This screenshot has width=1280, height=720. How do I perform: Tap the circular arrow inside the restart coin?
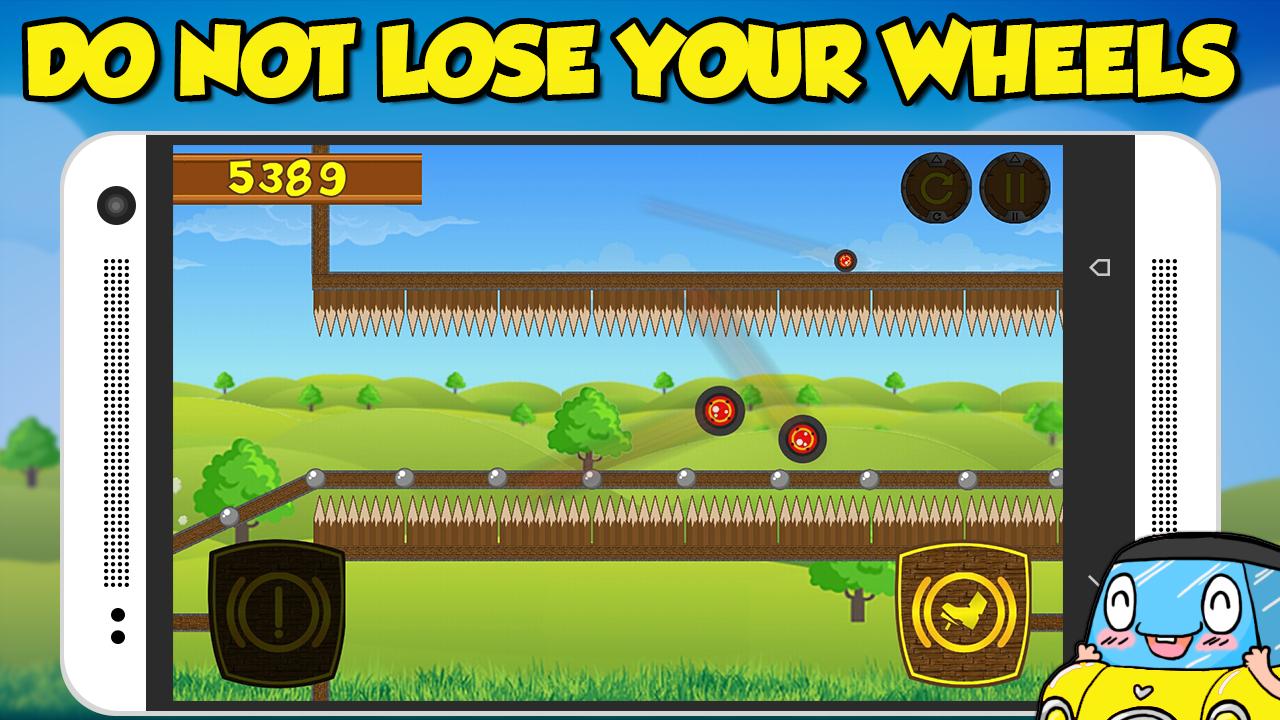936,187
